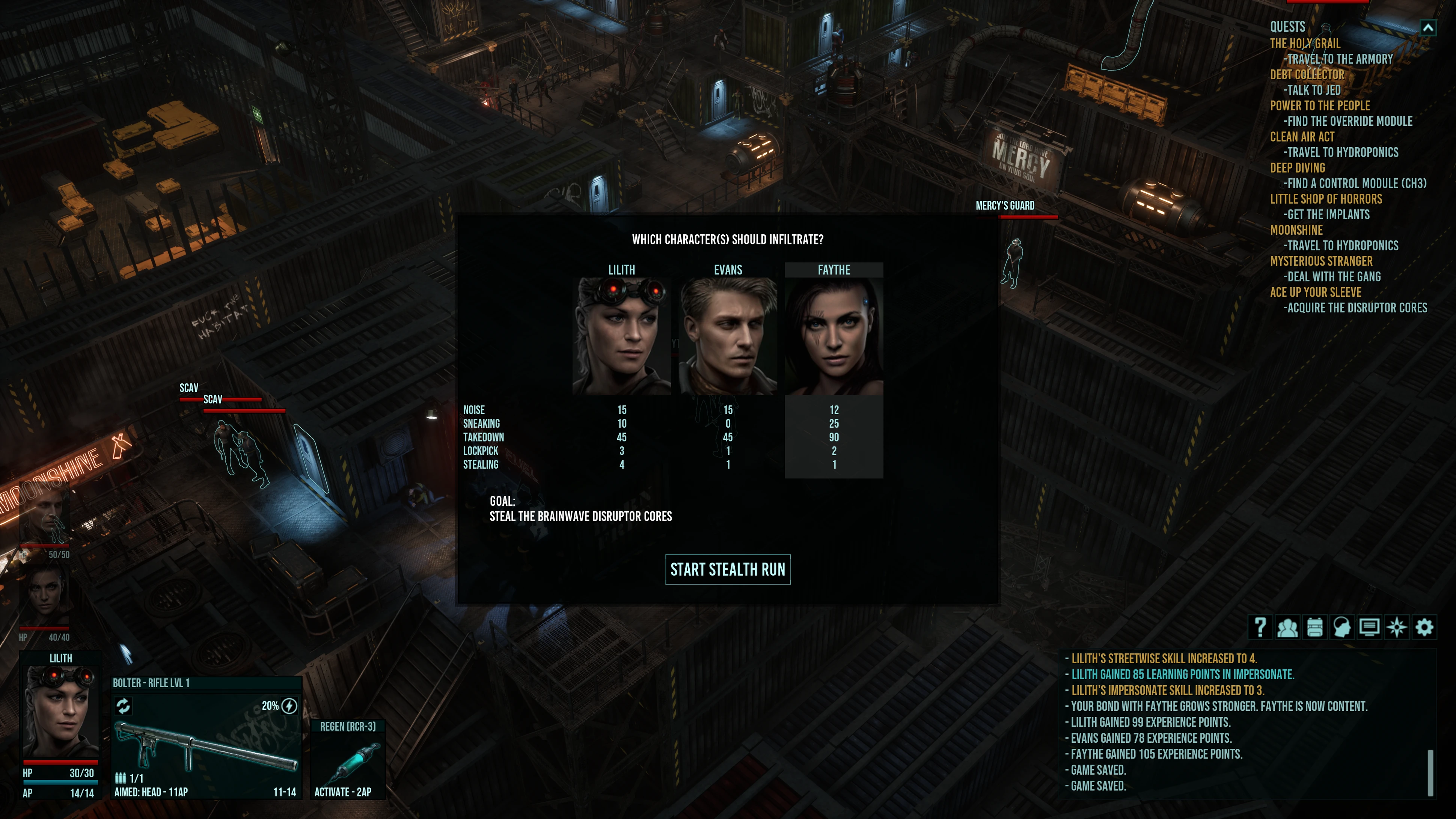Choose Lilith's portrait in the infiltration dialog
Viewport: 1456px width, 819px height.
pyautogui.click(x=621, y=335)
